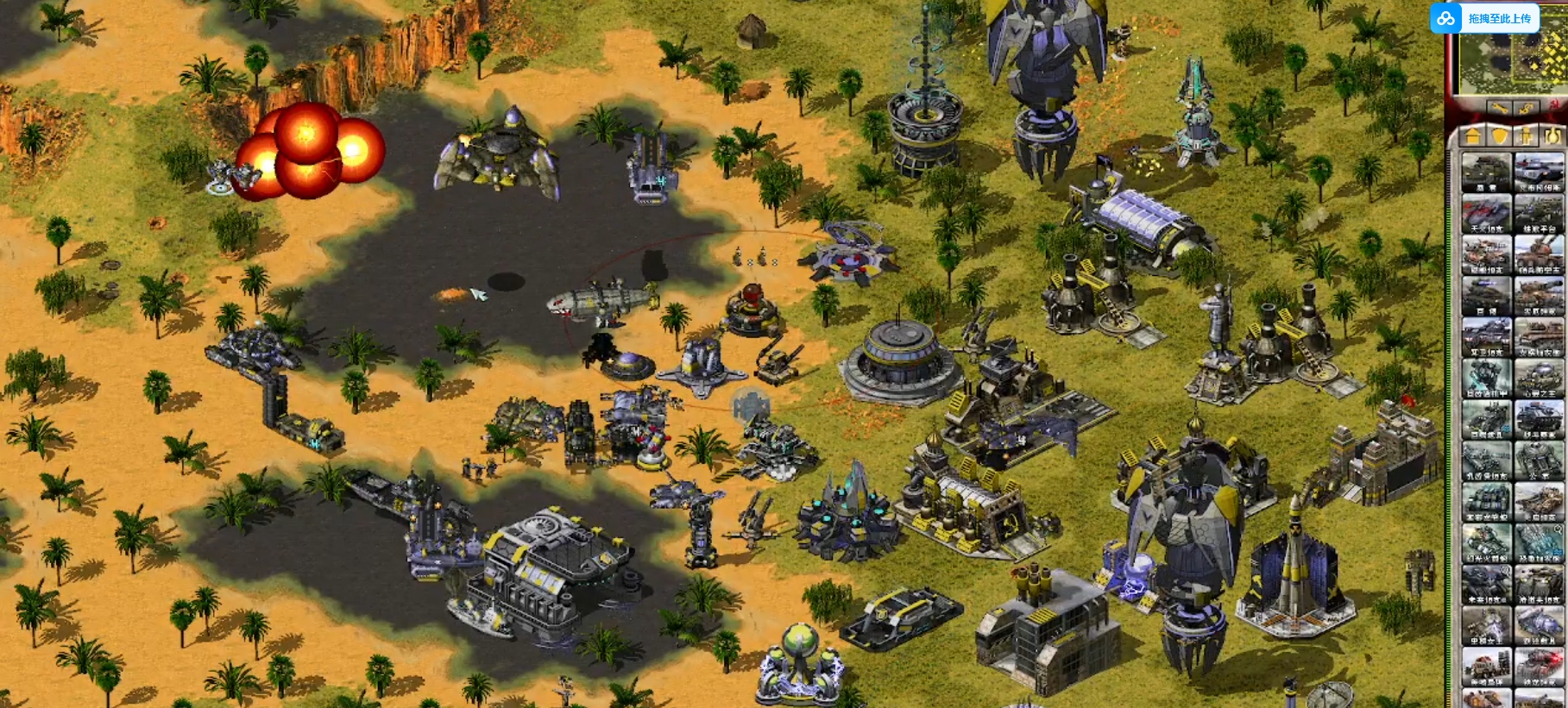1568x708 pixels.
Task: Build the 天火坦克 red tank unit
Action: click(1486, 213)
